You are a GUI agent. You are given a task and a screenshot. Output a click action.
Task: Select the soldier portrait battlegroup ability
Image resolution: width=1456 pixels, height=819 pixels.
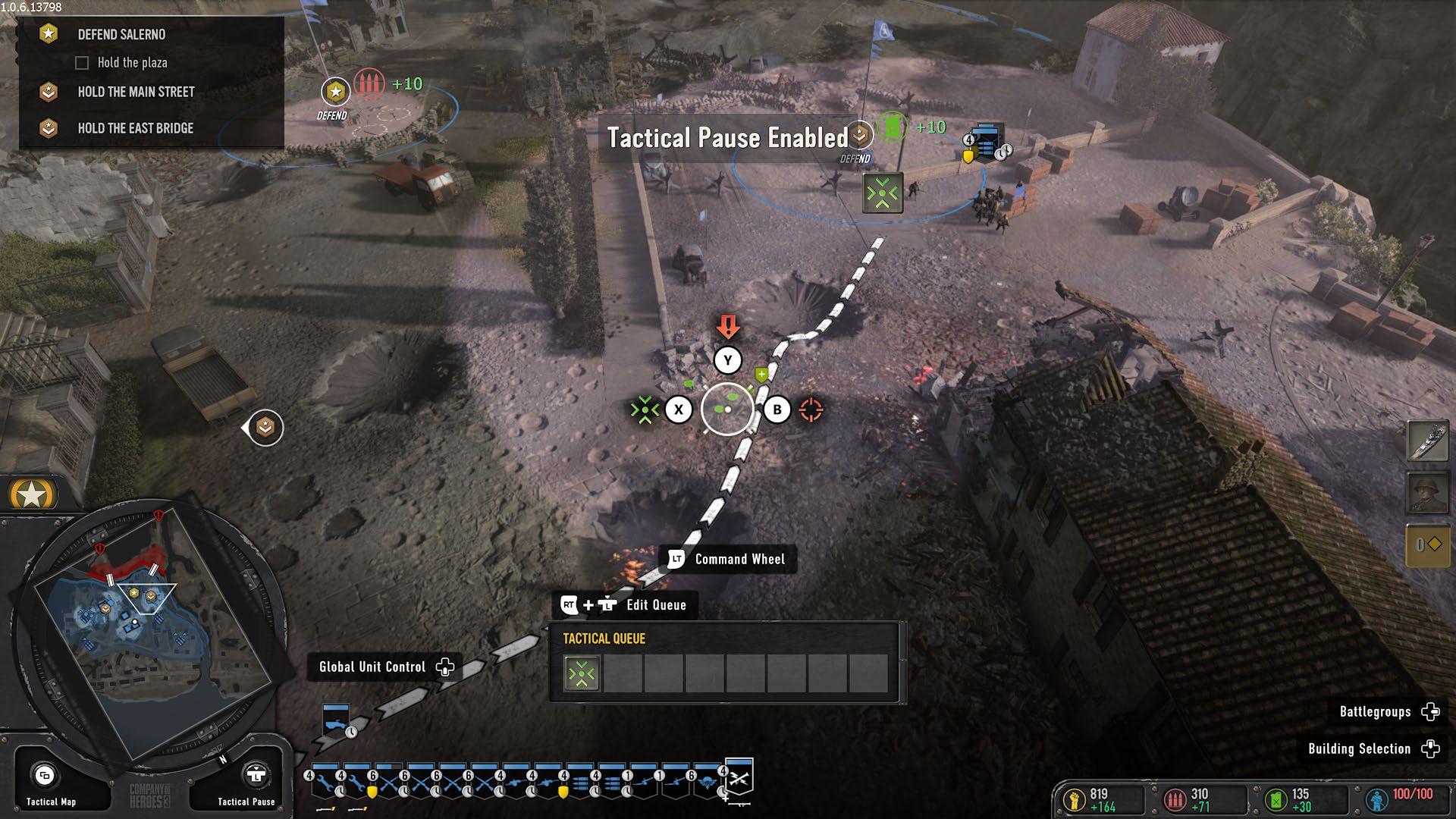(1427, 494)
